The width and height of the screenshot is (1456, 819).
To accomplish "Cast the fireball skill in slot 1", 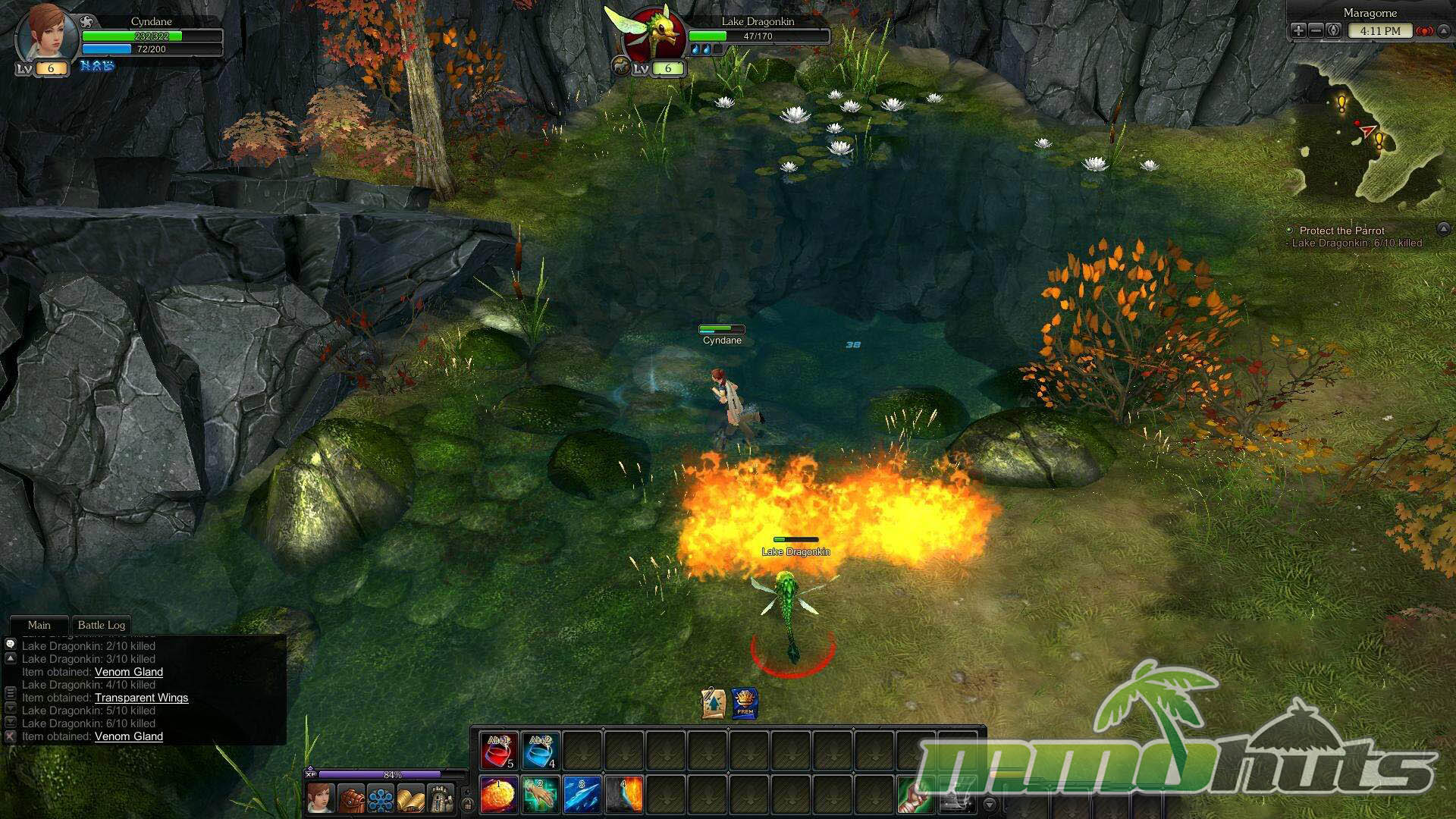I will pyautogui.click(x=499, y=795).
